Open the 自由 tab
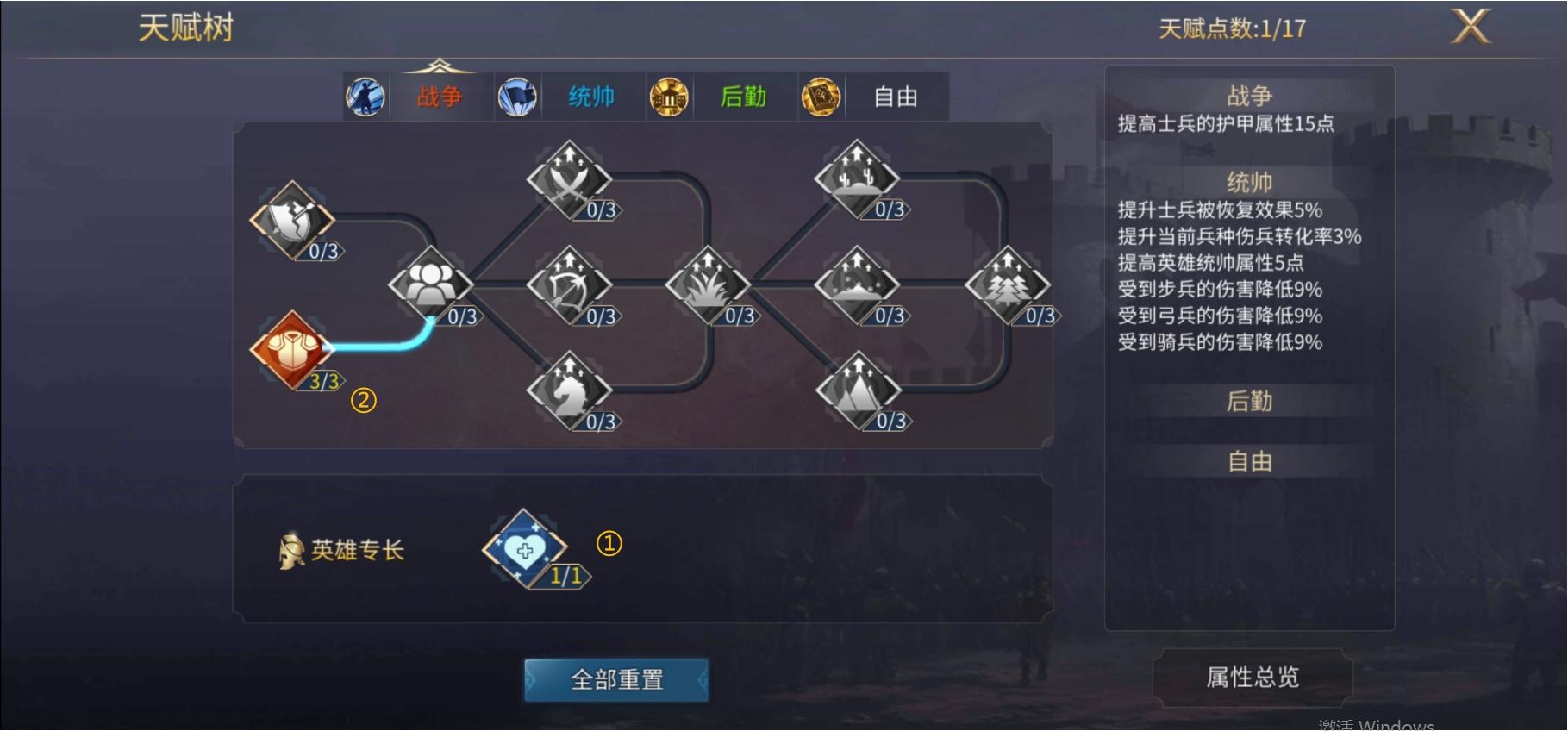The image size is (1568, 731). click(894, 97)
